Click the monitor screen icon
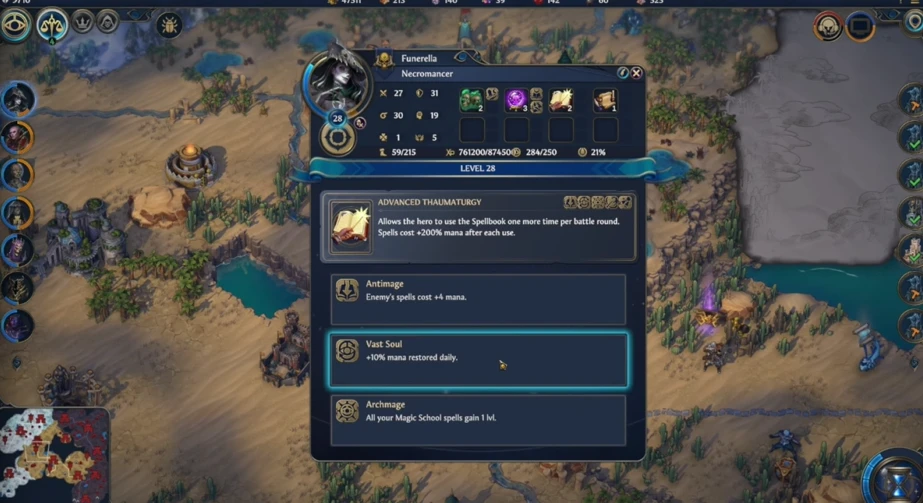923x503 pixels. 860,26
